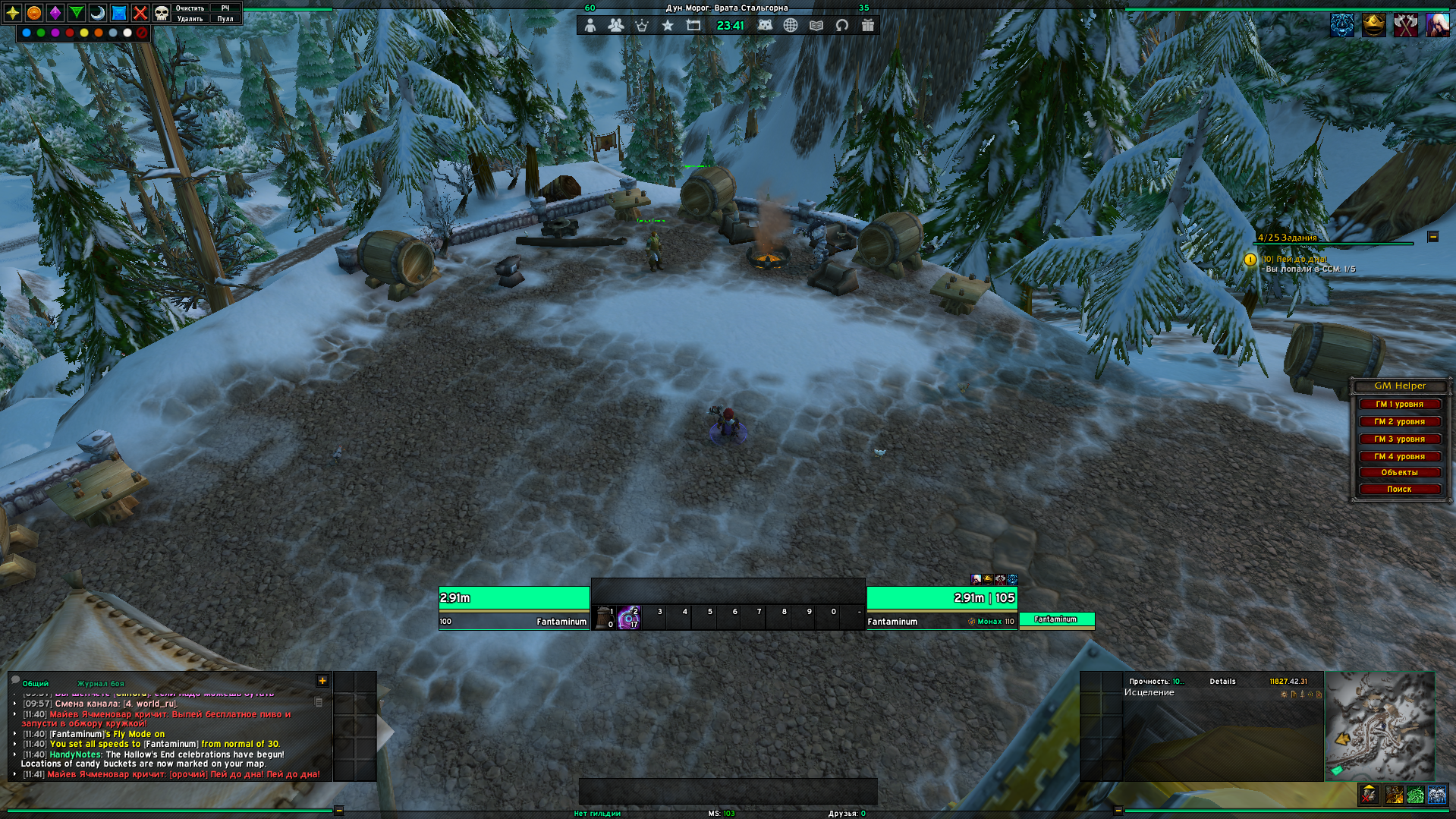Screen dimensions: 1456x819
Task: Select the yellow star raid marker
Action: [x=13, y=13]
